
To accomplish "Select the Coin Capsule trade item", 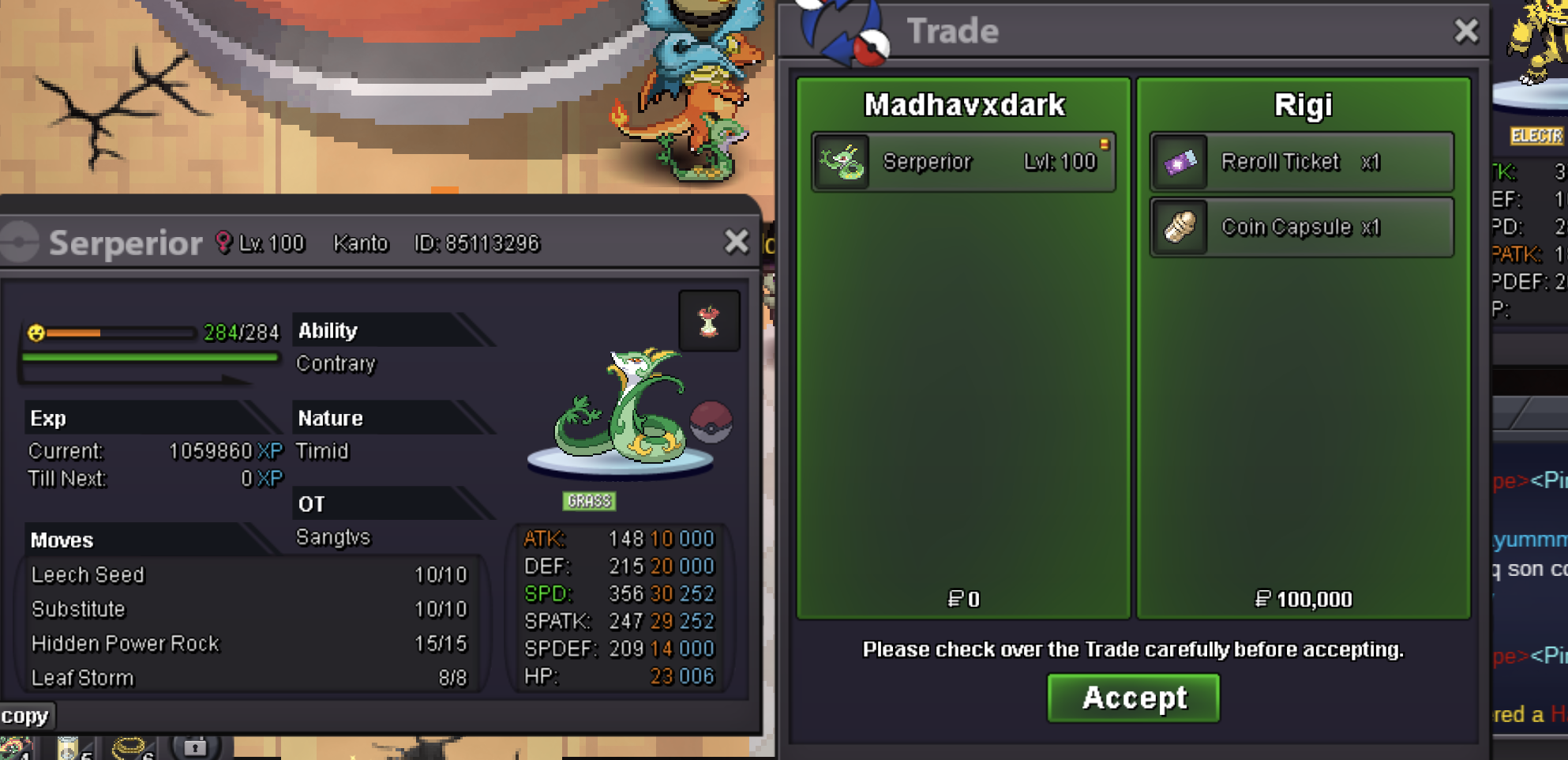I will coord(1301,228).
